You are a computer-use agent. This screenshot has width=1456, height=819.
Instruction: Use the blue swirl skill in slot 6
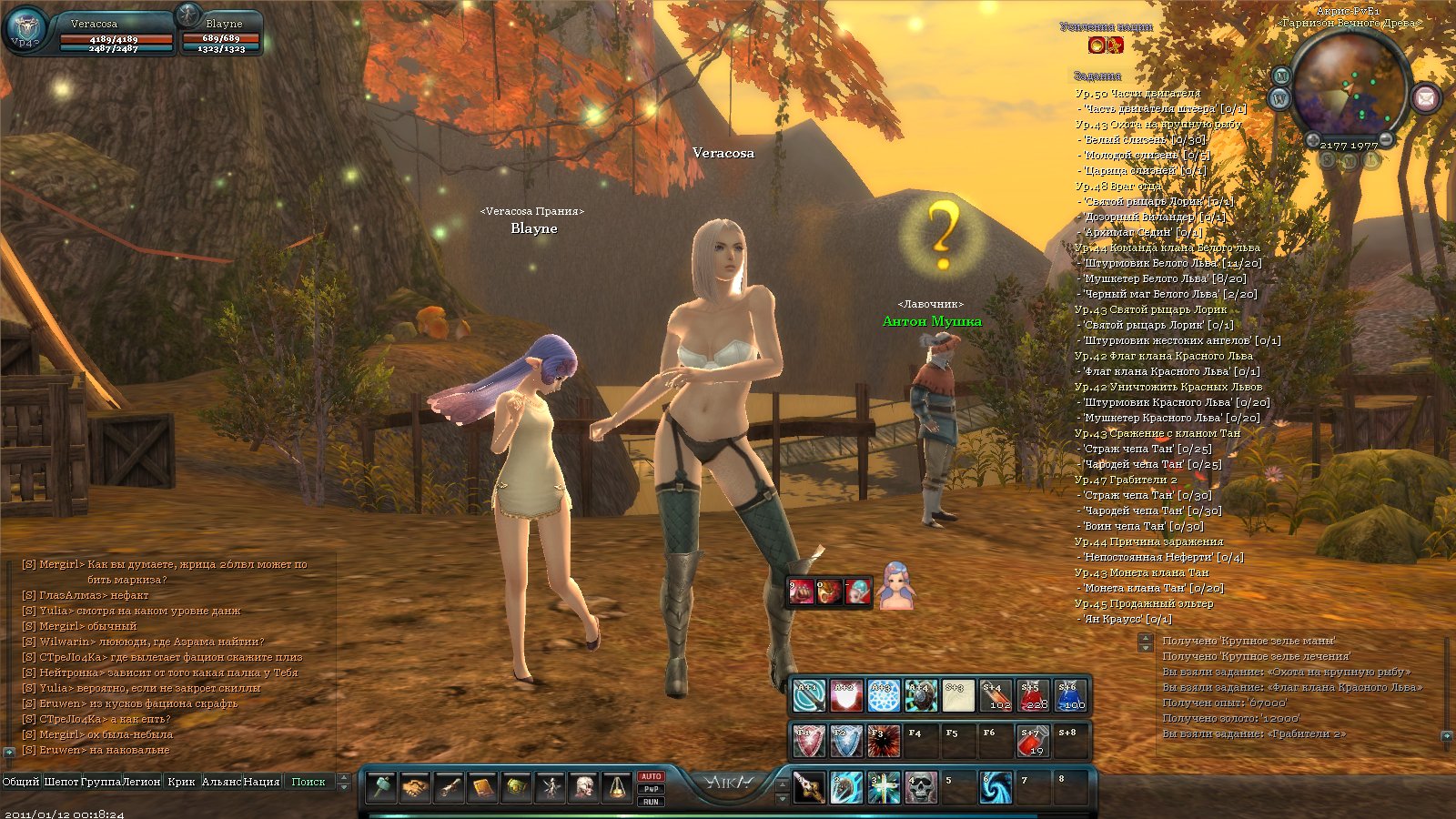coord(996,788)
